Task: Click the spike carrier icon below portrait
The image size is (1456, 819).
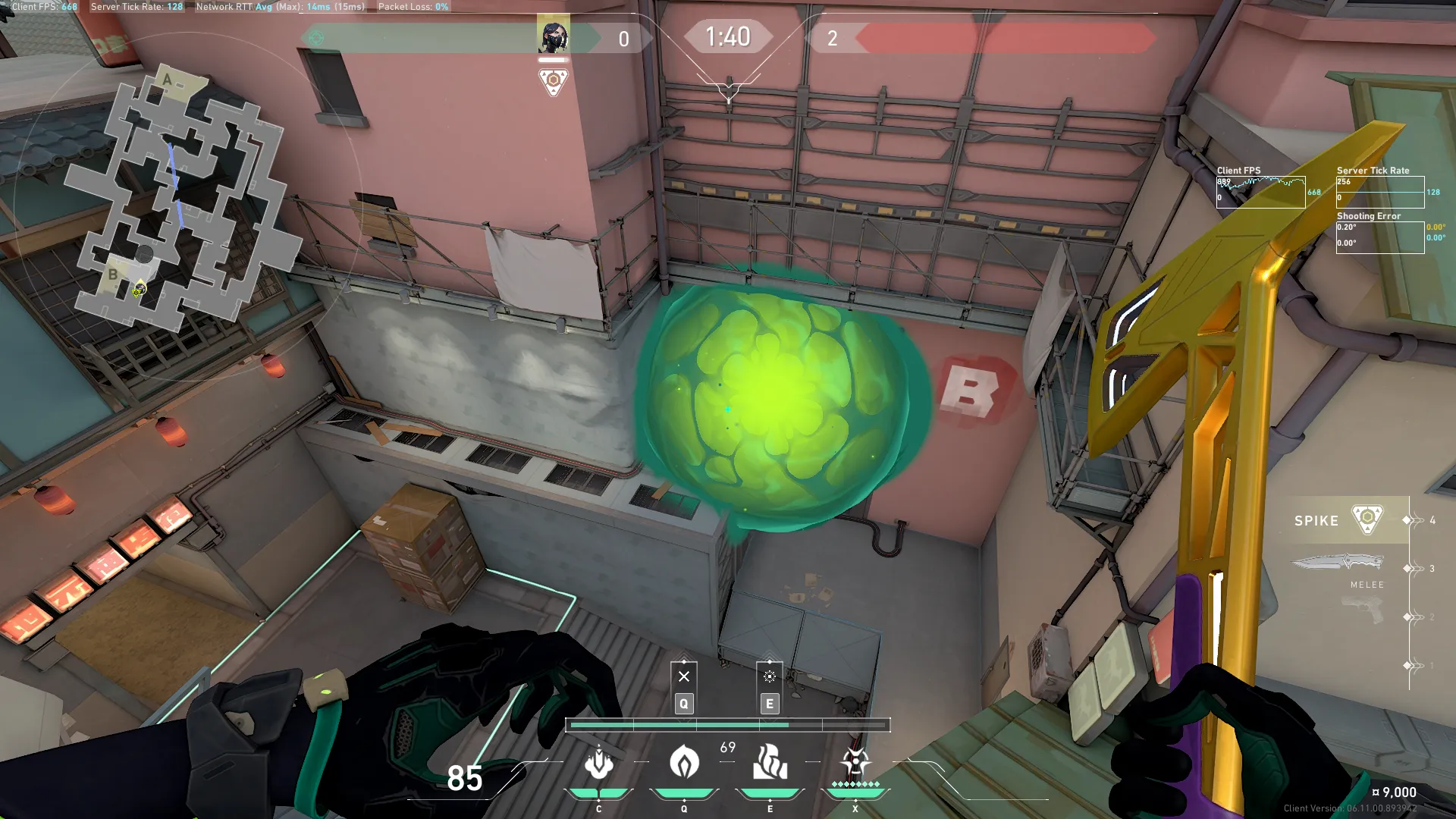Action: tap(553, 80)
